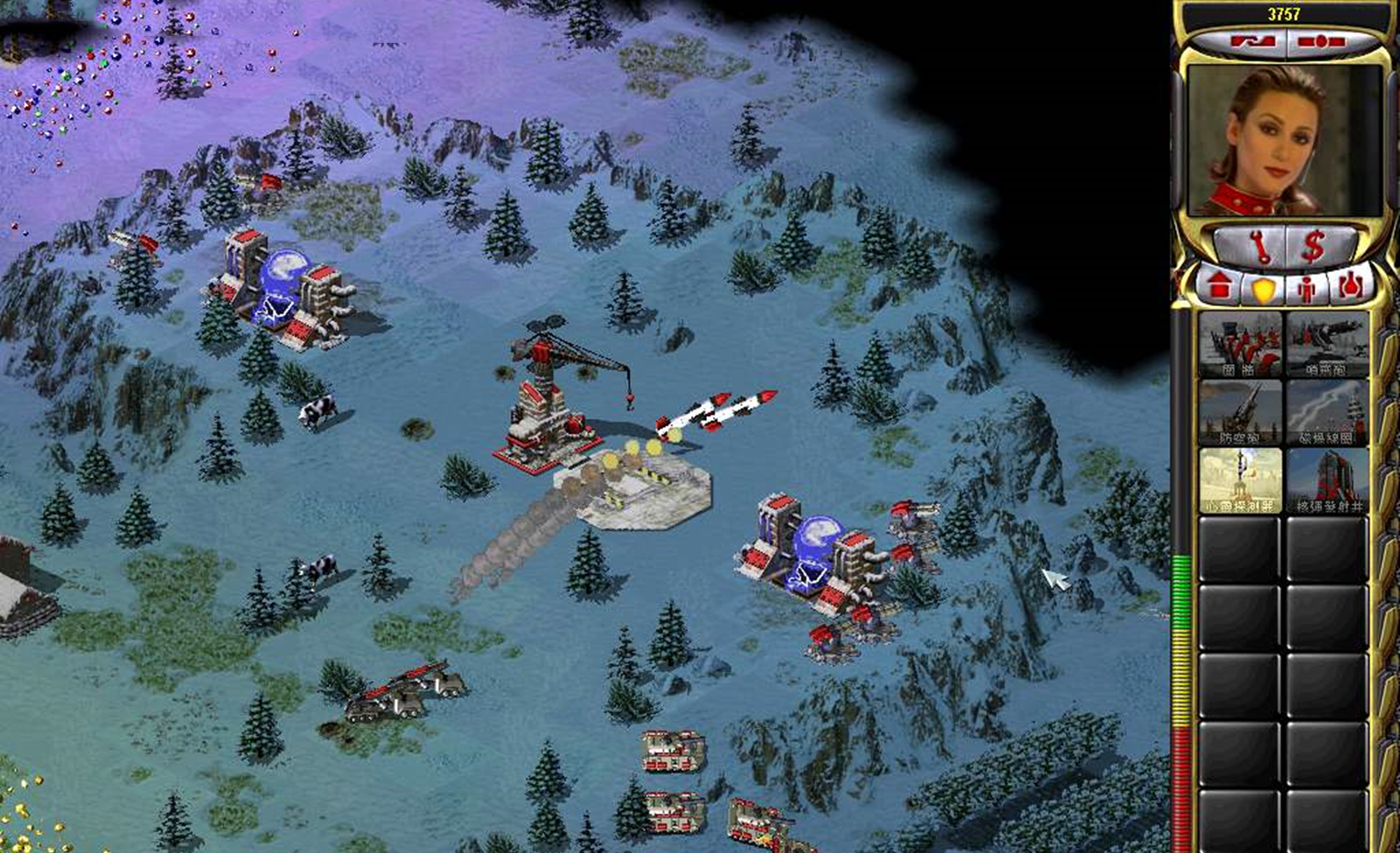Select the shield defenses tab
Viewport: 1400px width, 853px height.
pos(1263,287)
